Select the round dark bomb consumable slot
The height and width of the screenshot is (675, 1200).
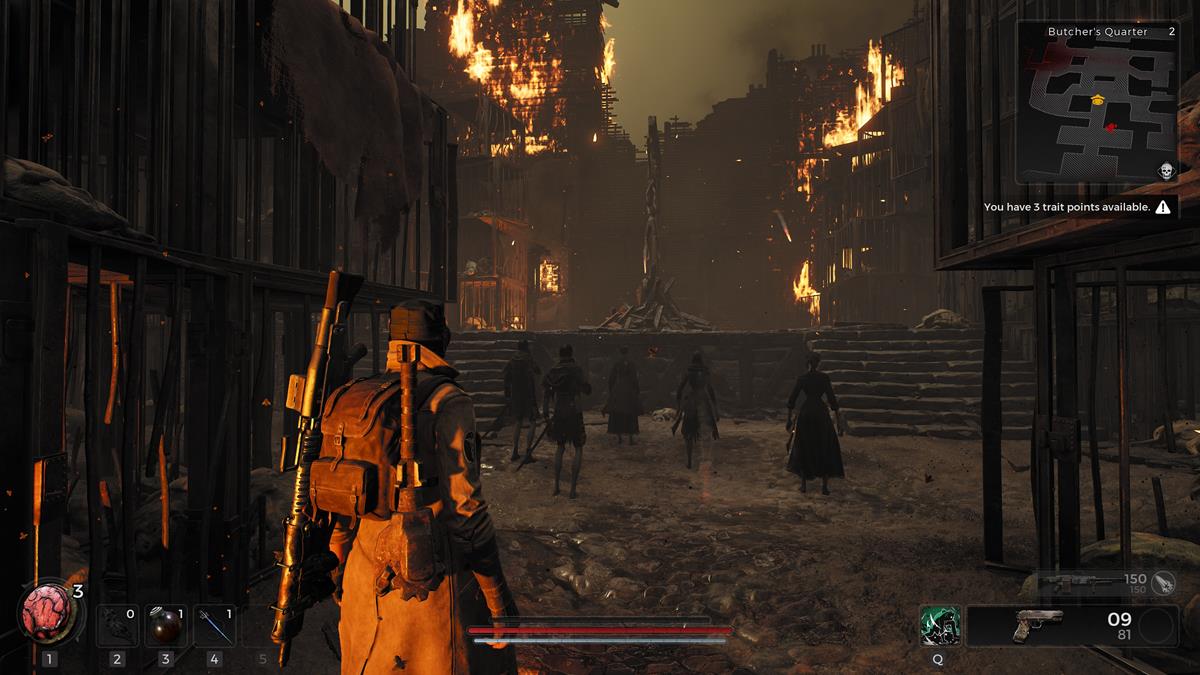pos(165,625)
